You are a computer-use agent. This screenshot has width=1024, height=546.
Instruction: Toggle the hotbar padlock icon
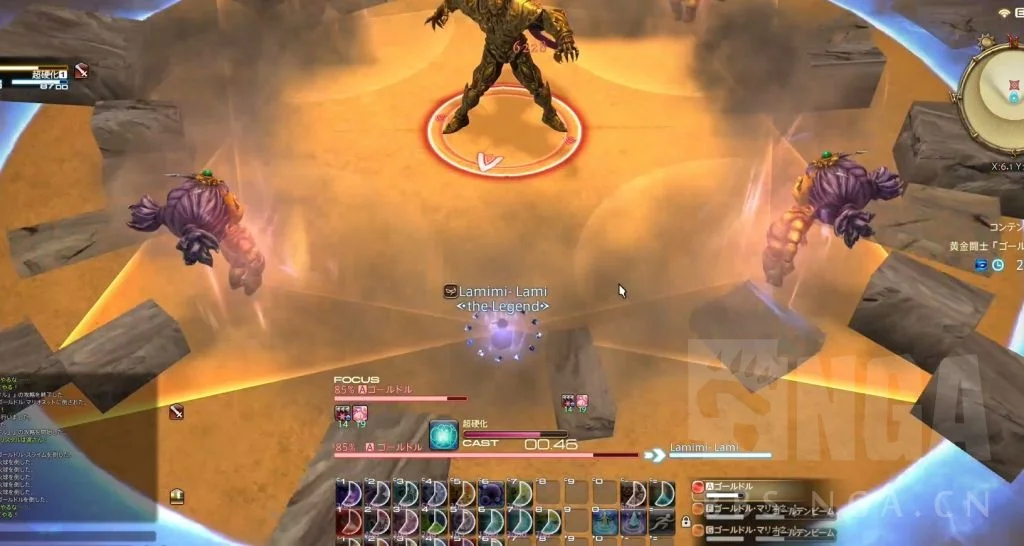(x=685, y=521)
